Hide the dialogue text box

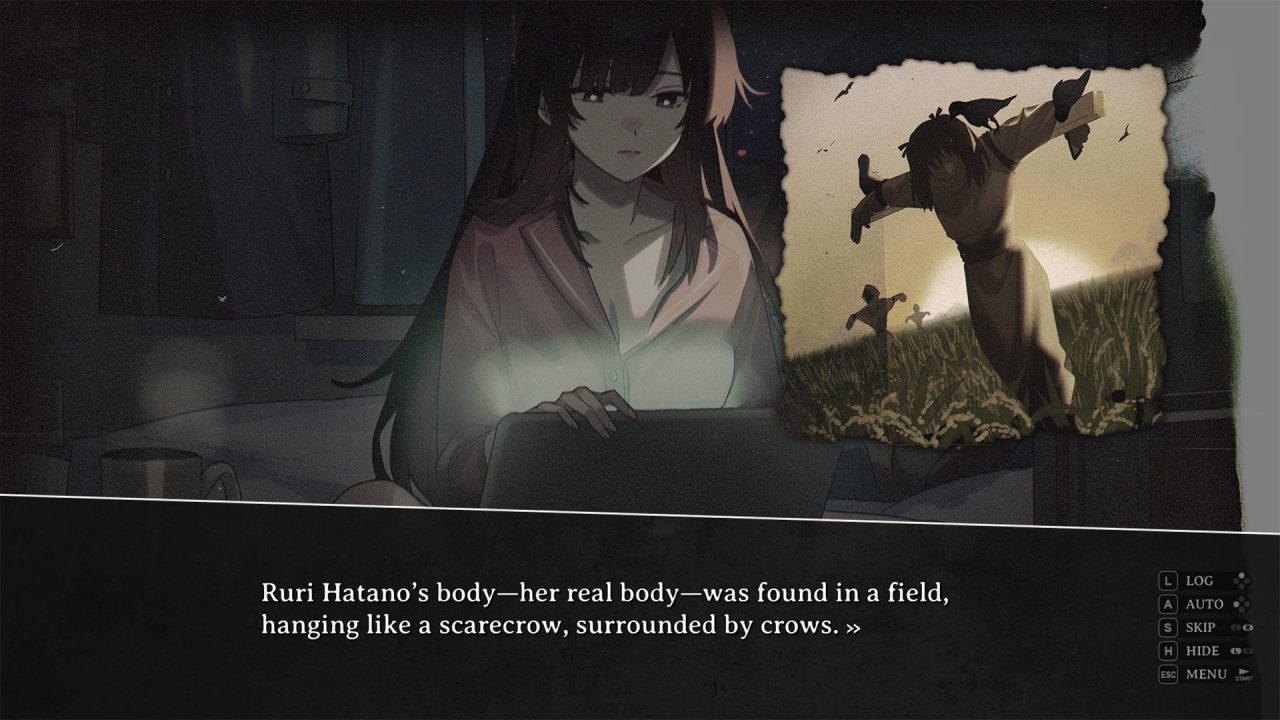click(x=1202, y=651)
